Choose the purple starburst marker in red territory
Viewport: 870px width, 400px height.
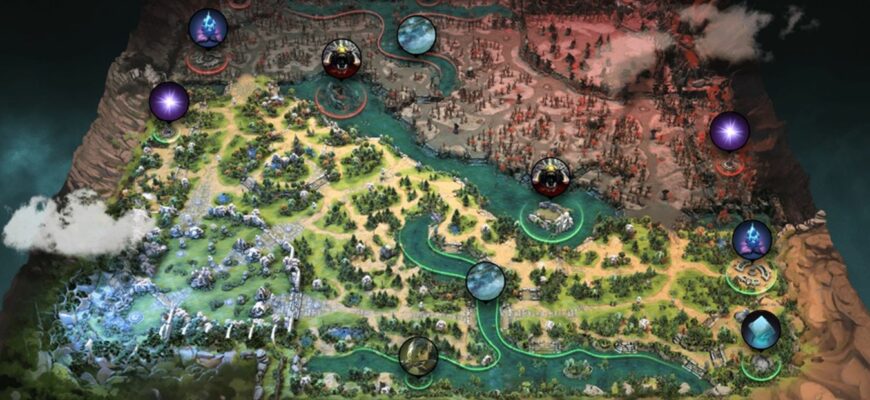click(x=729, y=131)
